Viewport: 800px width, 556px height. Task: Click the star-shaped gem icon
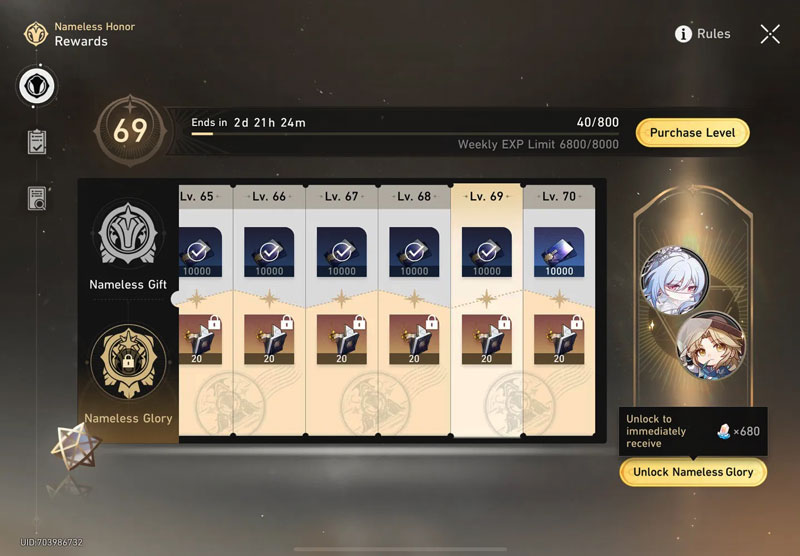(76, 443)
